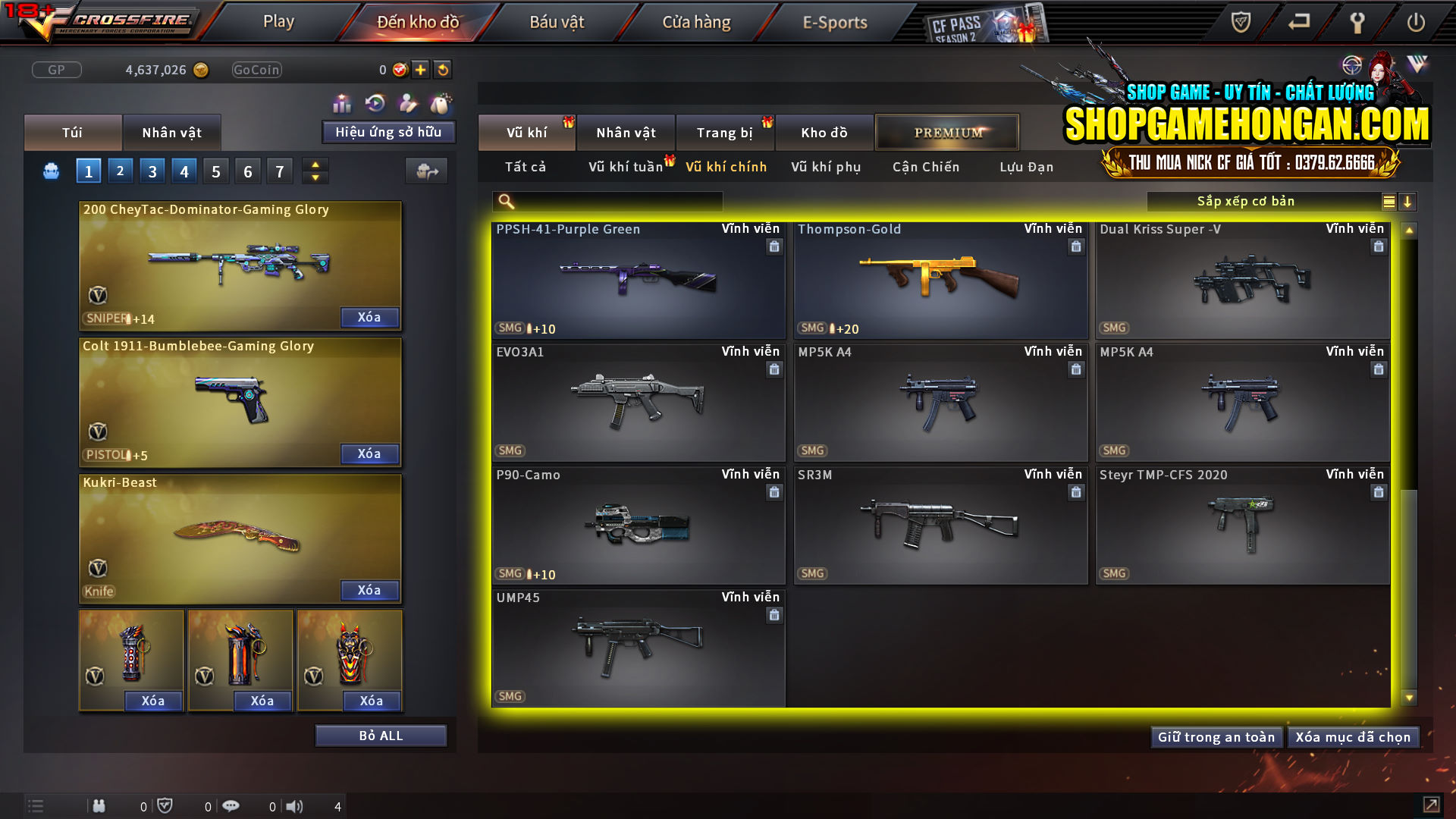Toggle the trash icon on PPSH-41-Purple Green
Image resolution: width=1456 pixels, height=819 pixels.
(x=774, y=246)
